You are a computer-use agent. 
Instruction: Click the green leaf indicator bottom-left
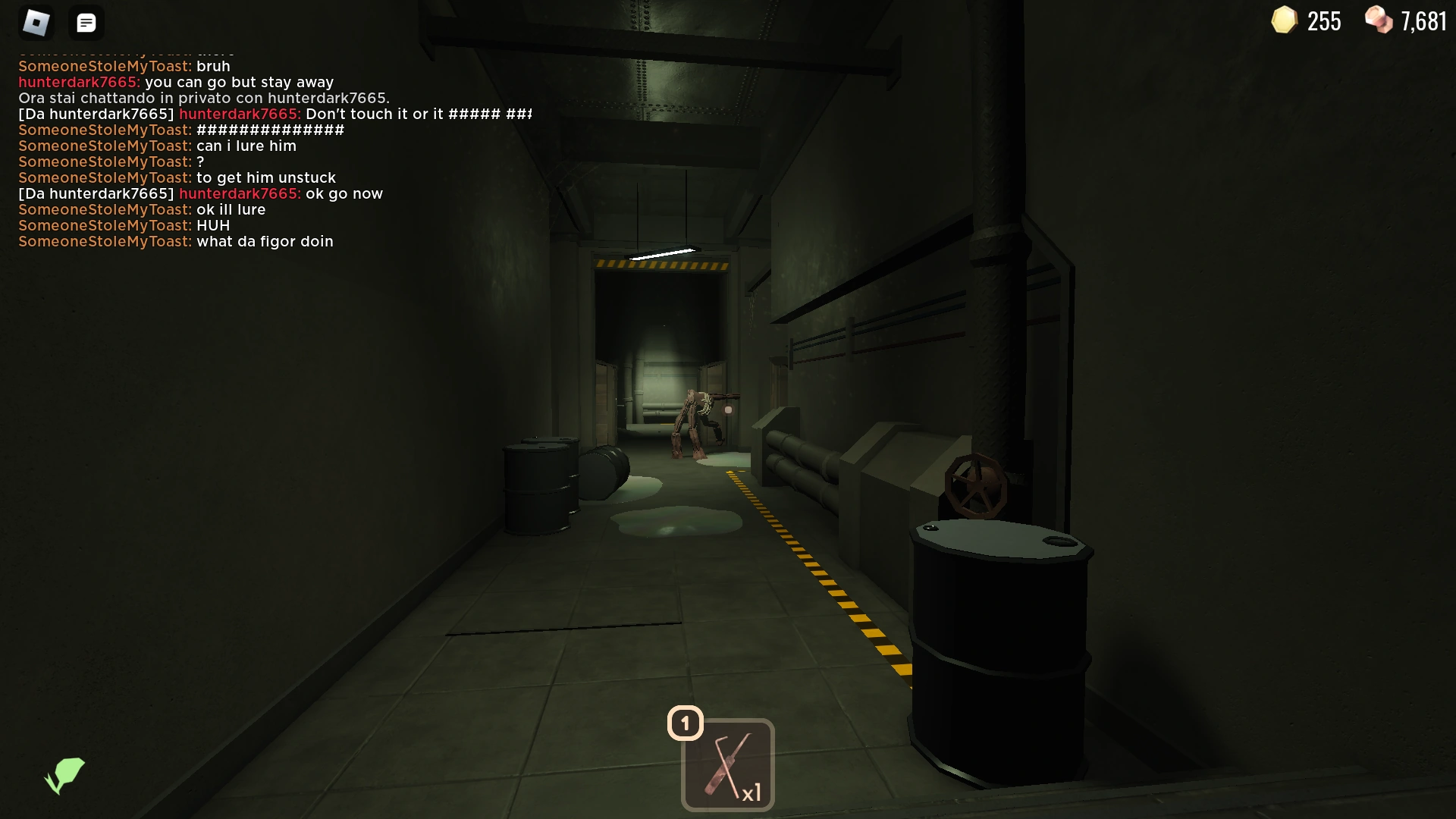point(64,775)
